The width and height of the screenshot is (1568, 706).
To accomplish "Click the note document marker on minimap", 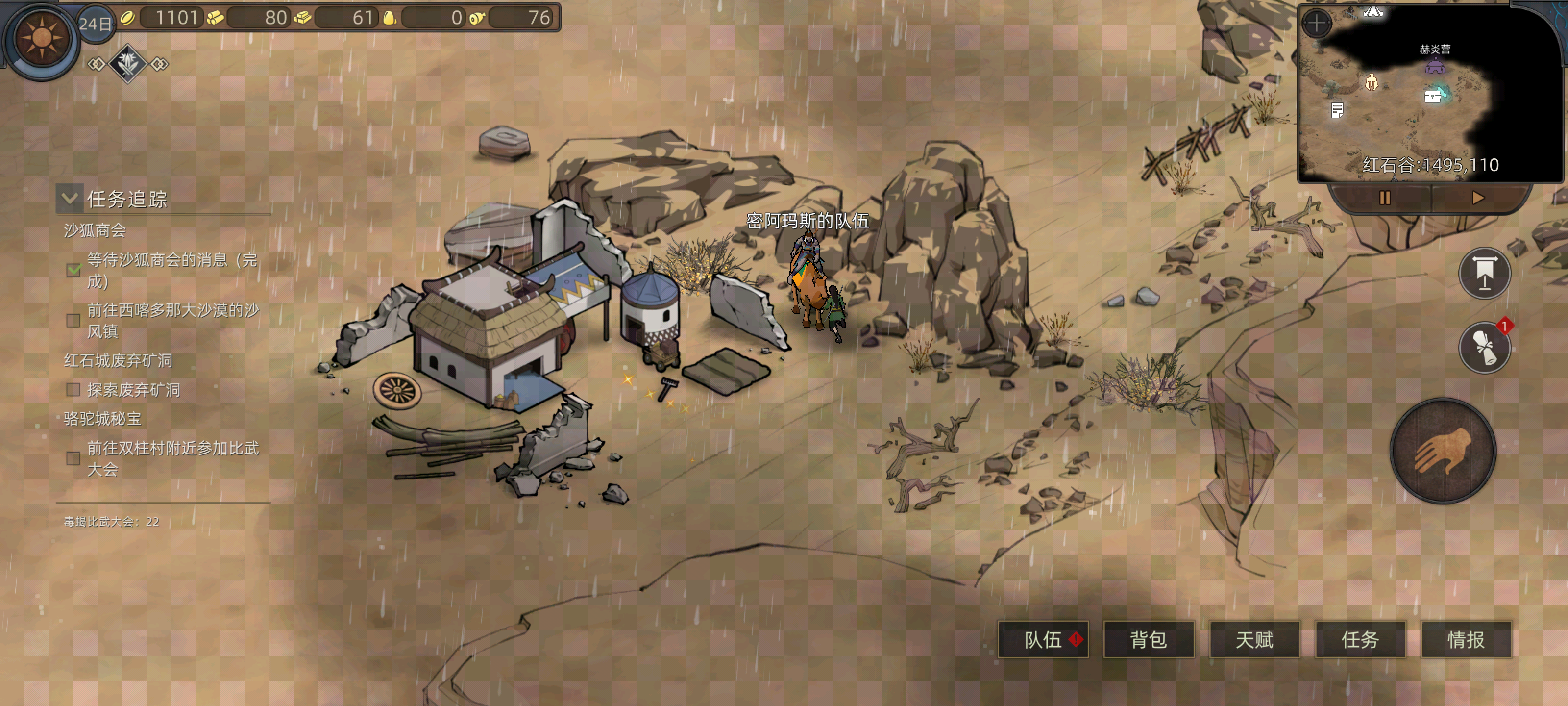I will click(x=1337, y=110).
